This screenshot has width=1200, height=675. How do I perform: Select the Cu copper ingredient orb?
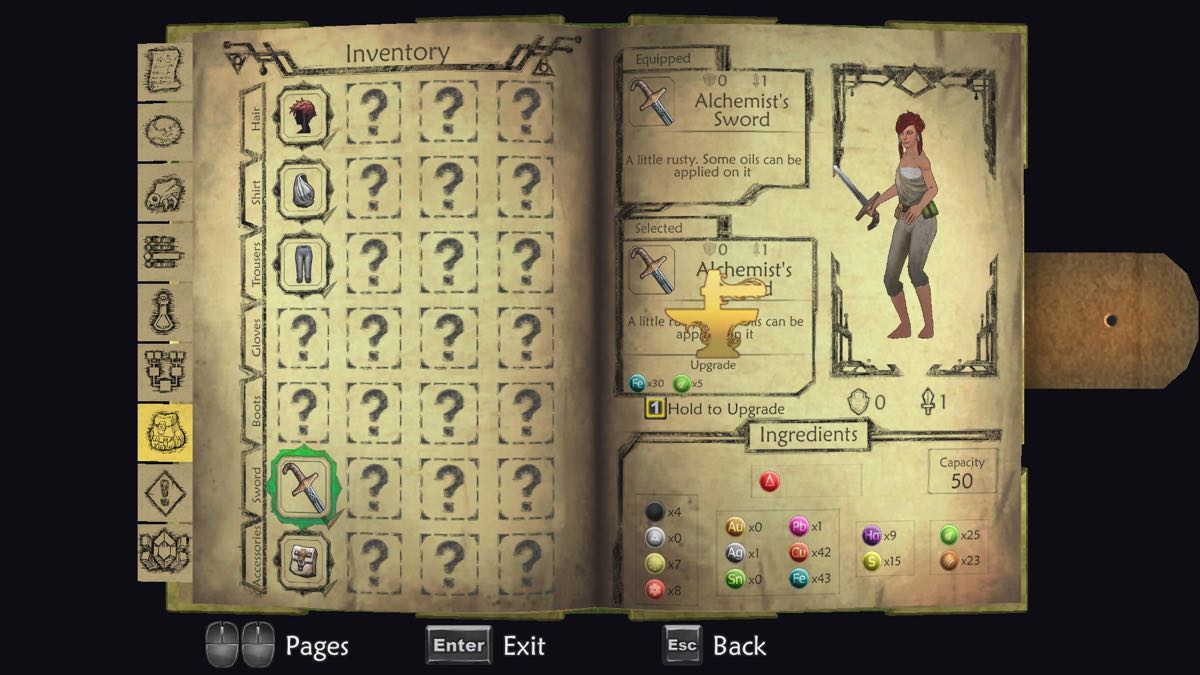coord(799,552)
